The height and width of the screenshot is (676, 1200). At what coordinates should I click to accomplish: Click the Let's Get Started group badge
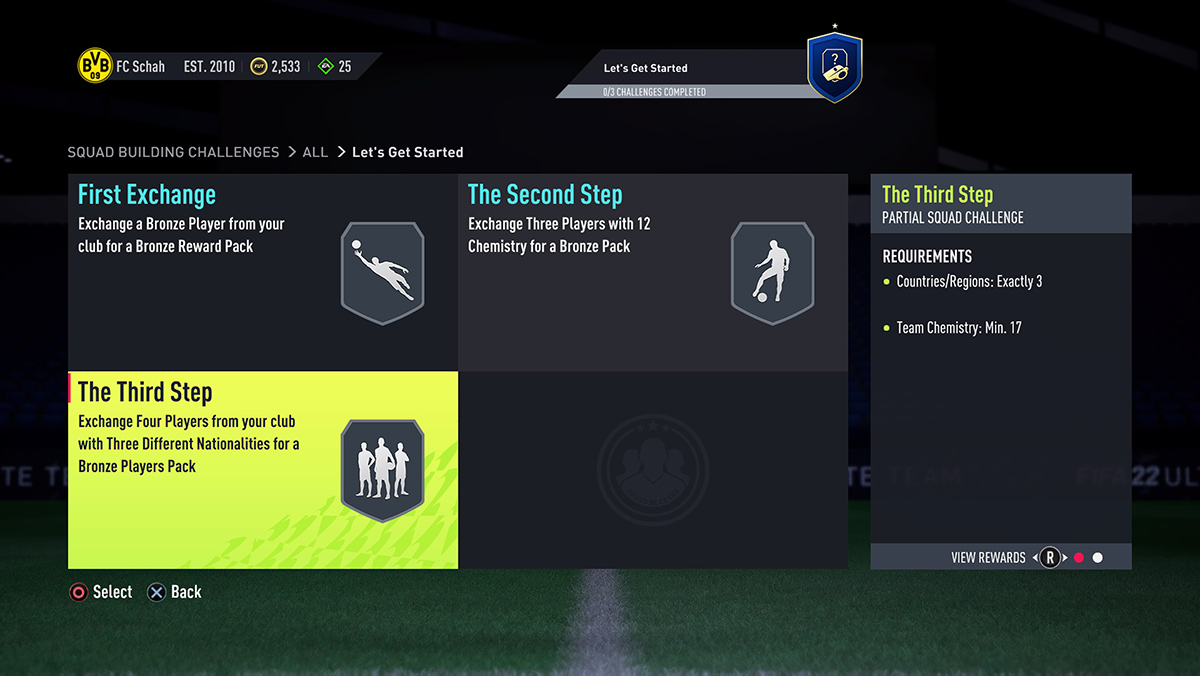point(834,68)
